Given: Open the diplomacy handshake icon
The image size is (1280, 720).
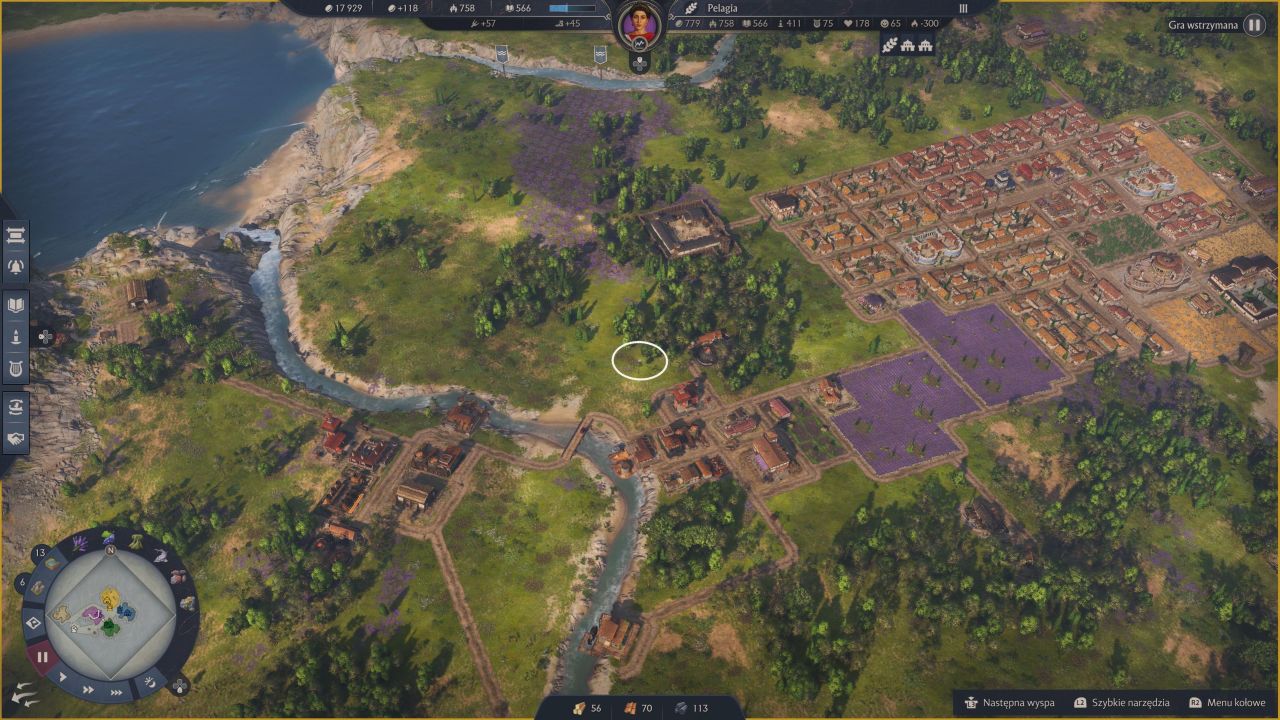Looking at the screenshot, I should tap(16, 438).
